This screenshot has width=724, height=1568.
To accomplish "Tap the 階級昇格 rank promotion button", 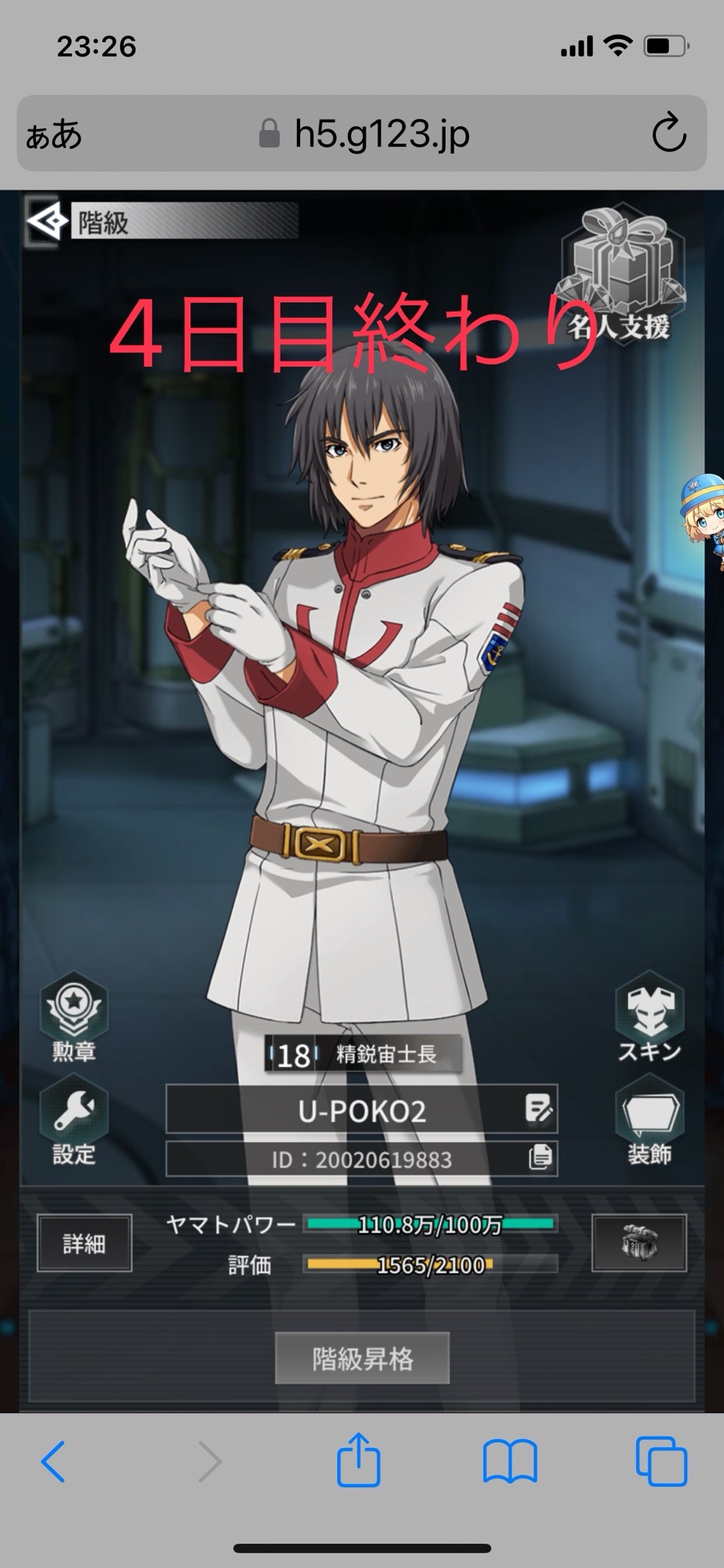I will 362,1359.
